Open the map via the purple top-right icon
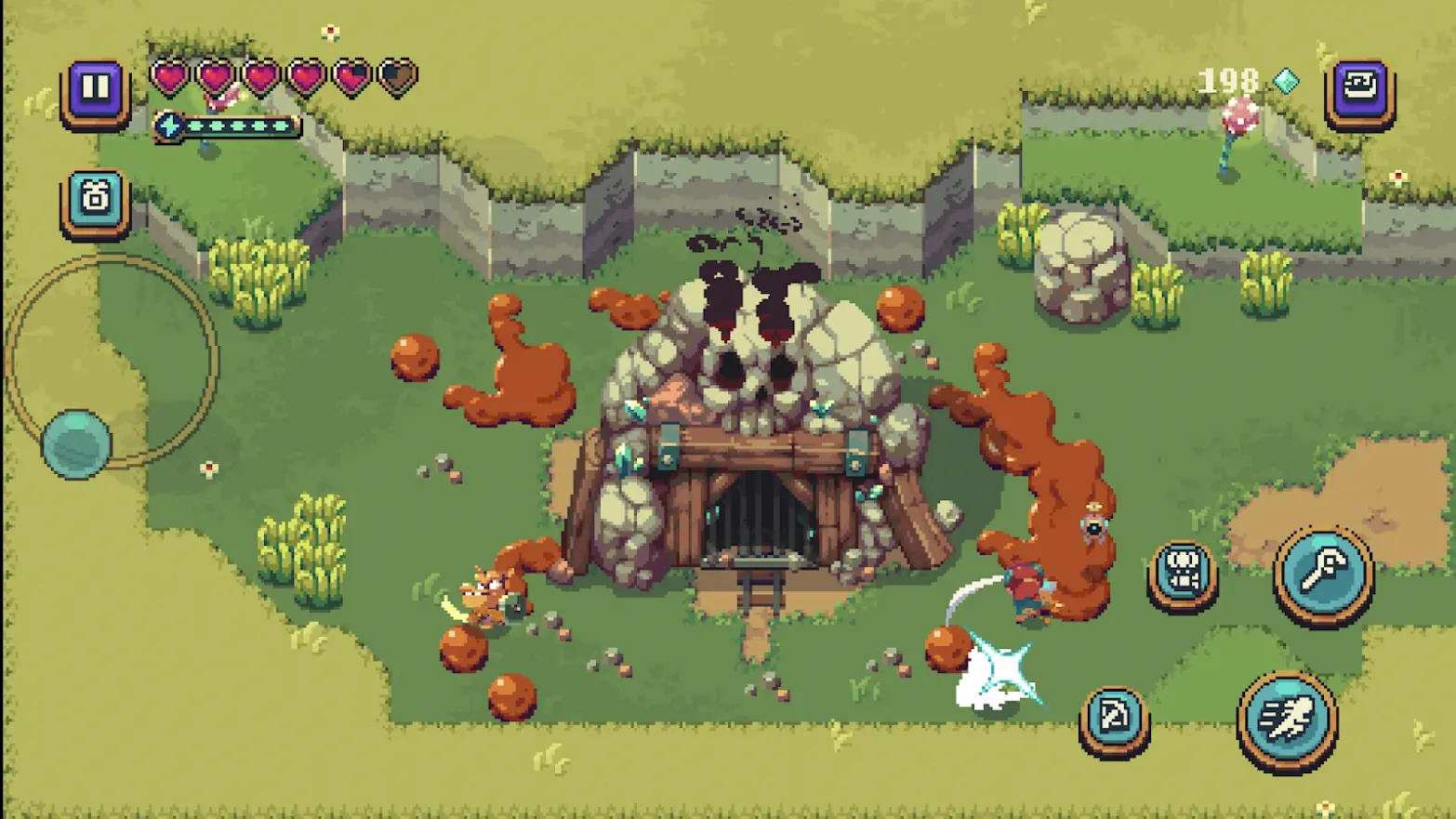Screen dimensions: 1456x819 click(1360, 87)
